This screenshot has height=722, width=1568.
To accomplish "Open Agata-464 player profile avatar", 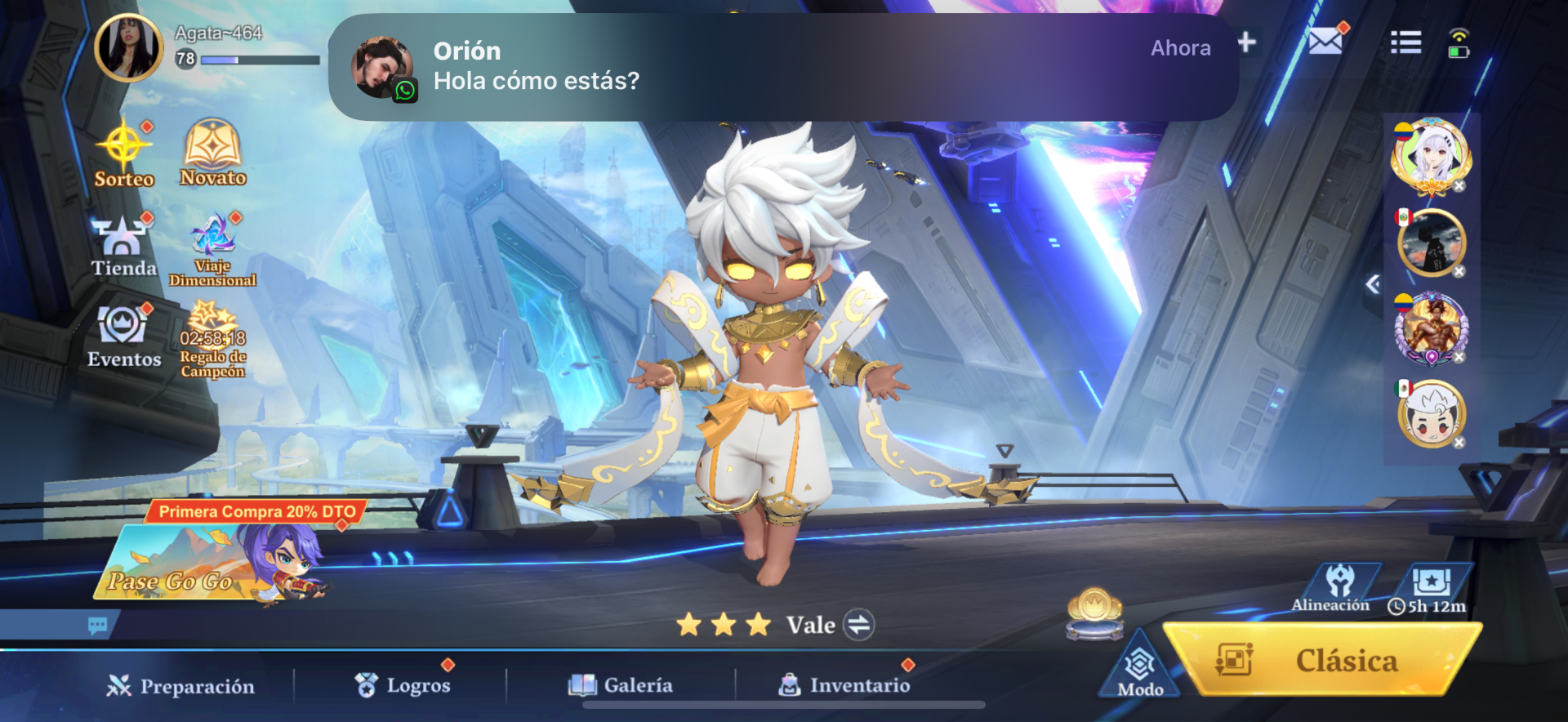I will [x=129, y=47].
